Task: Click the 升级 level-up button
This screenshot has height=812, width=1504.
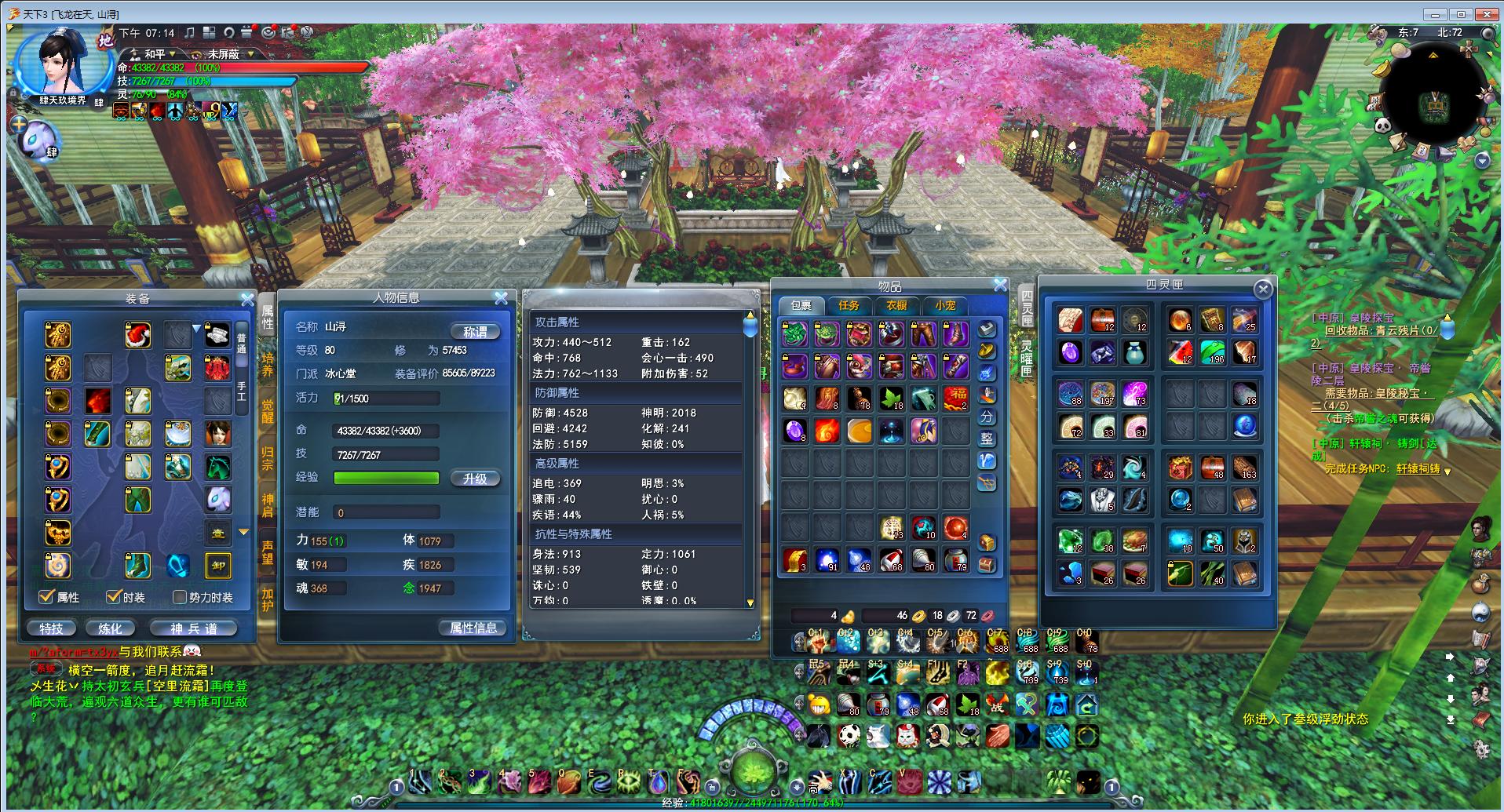Action: click(x=475, y=479)
